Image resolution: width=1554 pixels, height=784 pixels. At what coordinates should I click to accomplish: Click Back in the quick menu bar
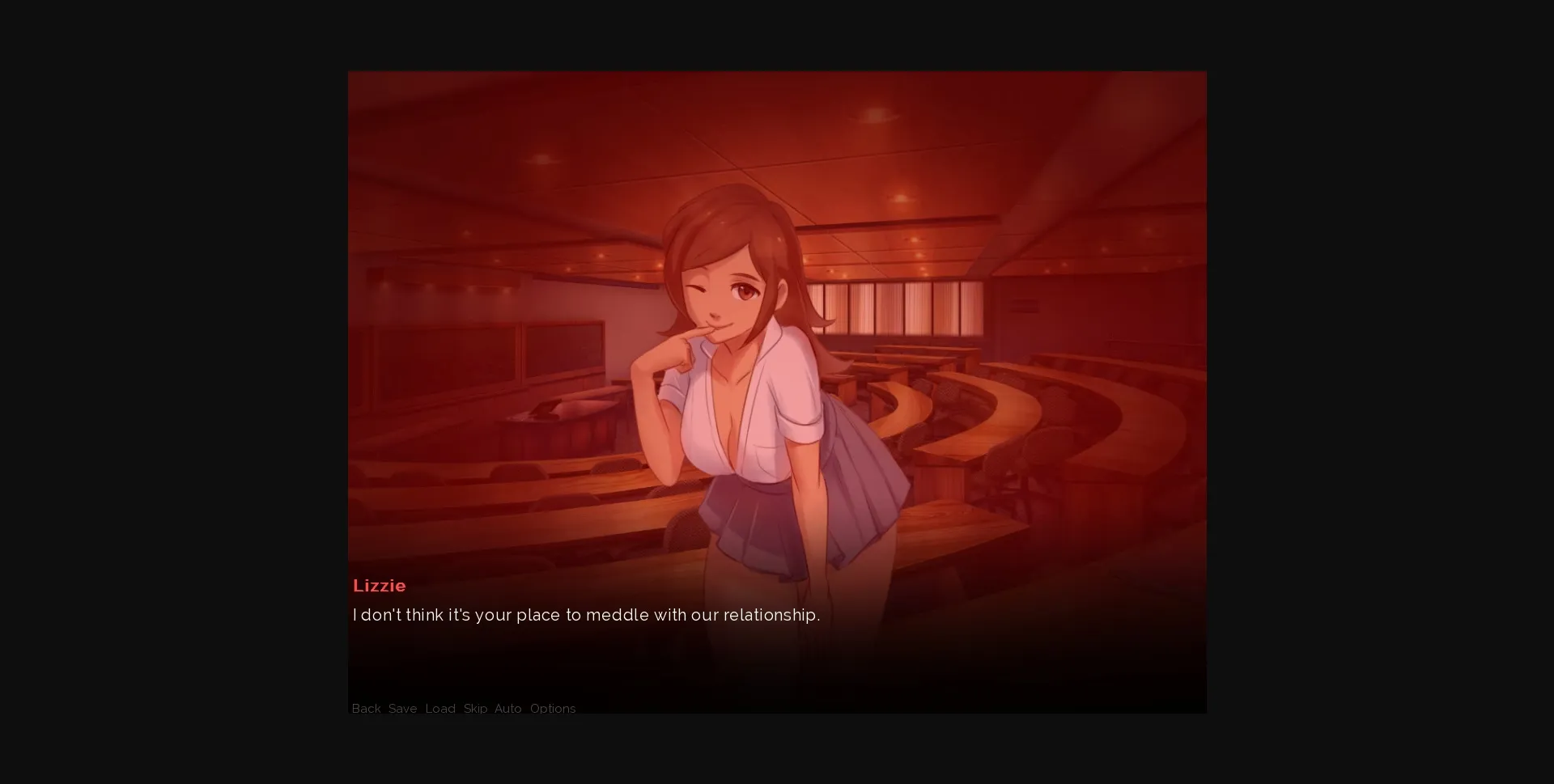[366, 709]
